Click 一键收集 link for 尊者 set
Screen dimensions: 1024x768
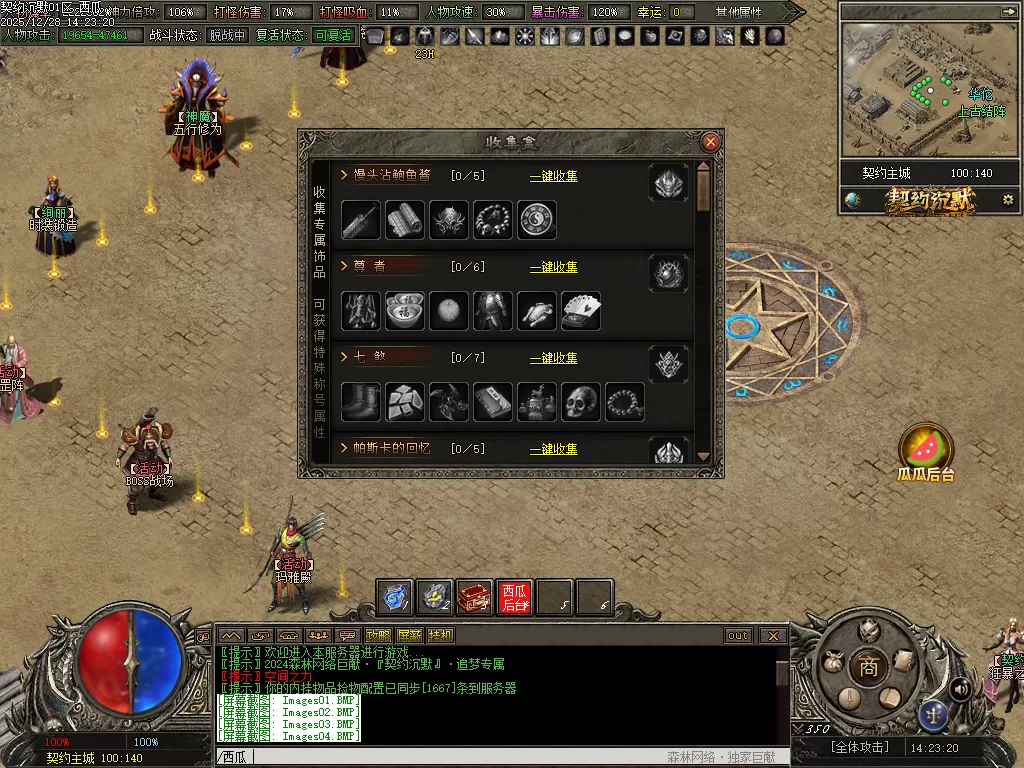553,267
